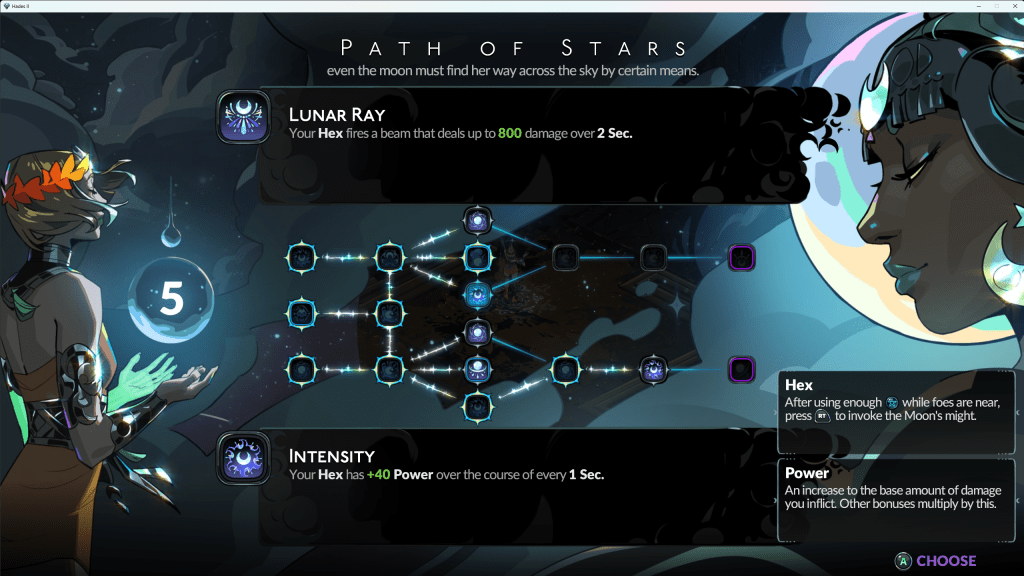Close the Hades II window
The image size is (1024, 576).
[x=1013, y=6]
